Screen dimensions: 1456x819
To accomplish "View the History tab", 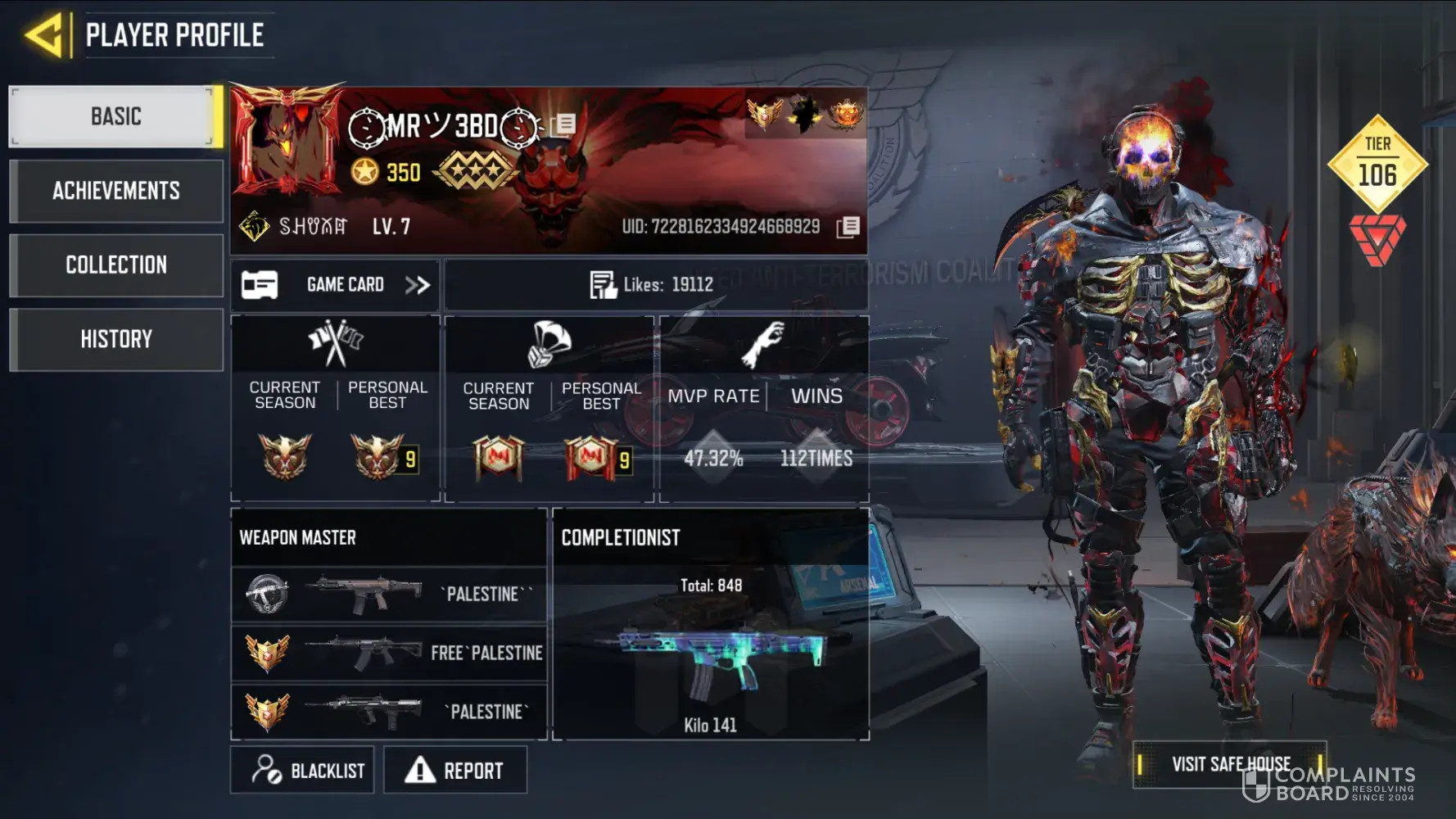I will 115,339.
